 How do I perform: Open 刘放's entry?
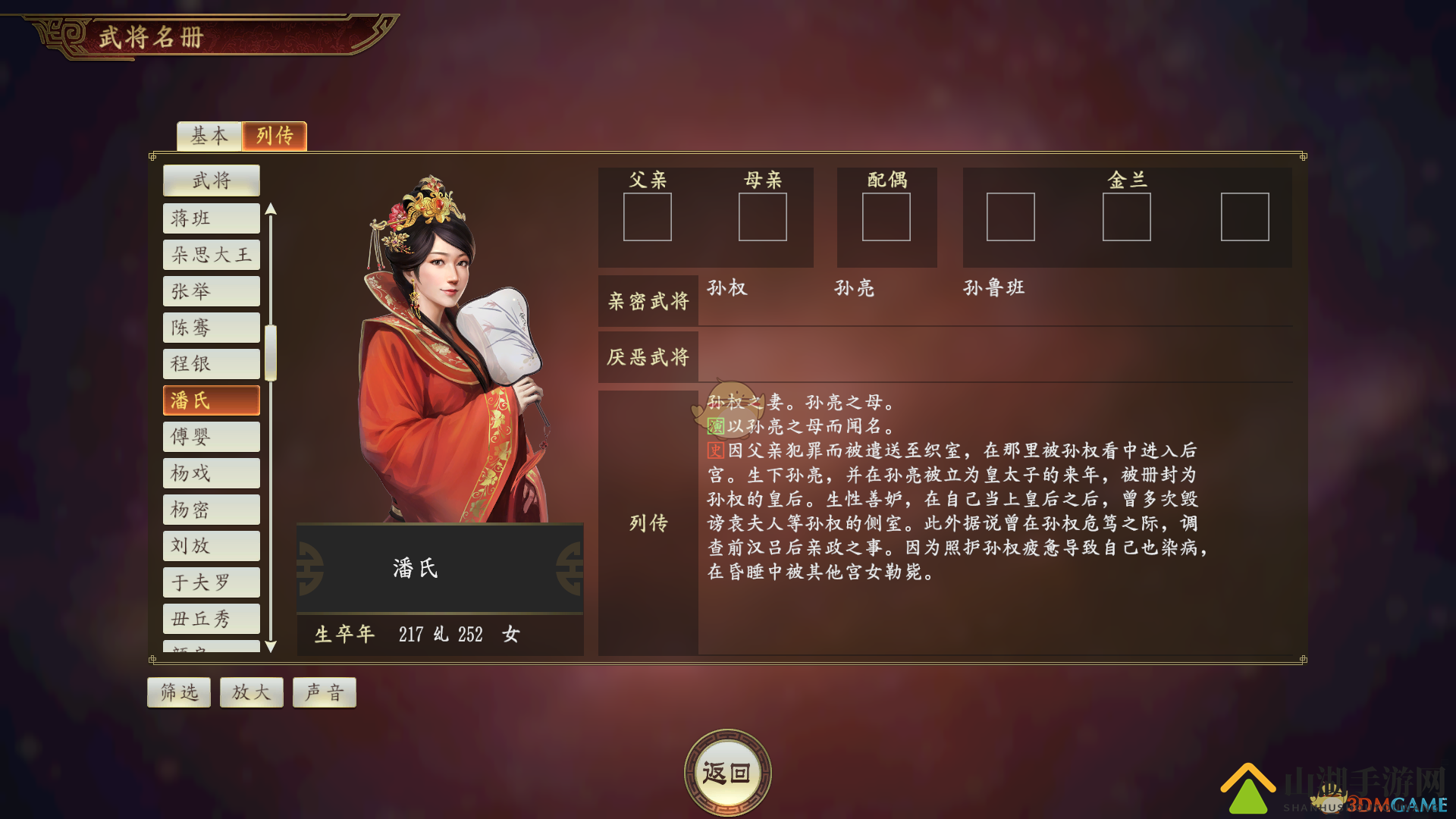(212, 546)
